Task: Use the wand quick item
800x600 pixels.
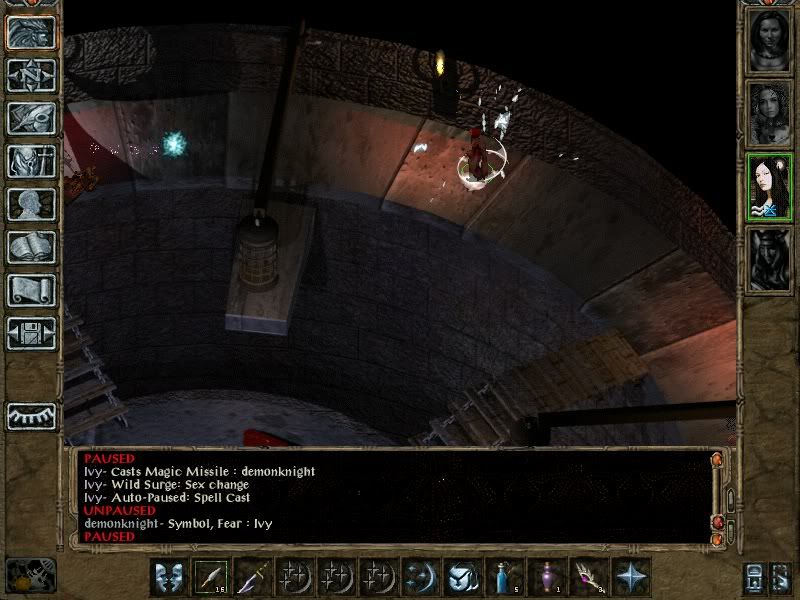Action: 589,576
